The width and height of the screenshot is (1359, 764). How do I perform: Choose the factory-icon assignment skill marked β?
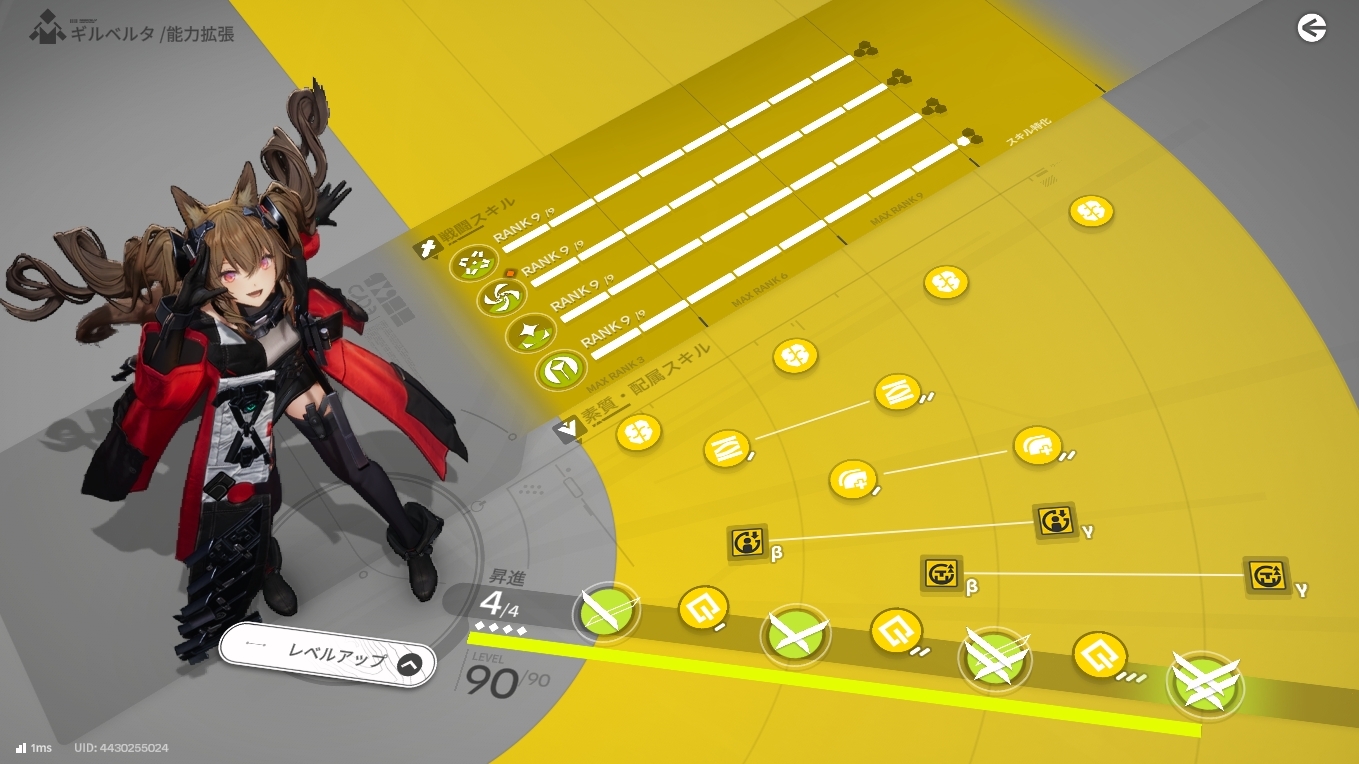tap(941, 574)
